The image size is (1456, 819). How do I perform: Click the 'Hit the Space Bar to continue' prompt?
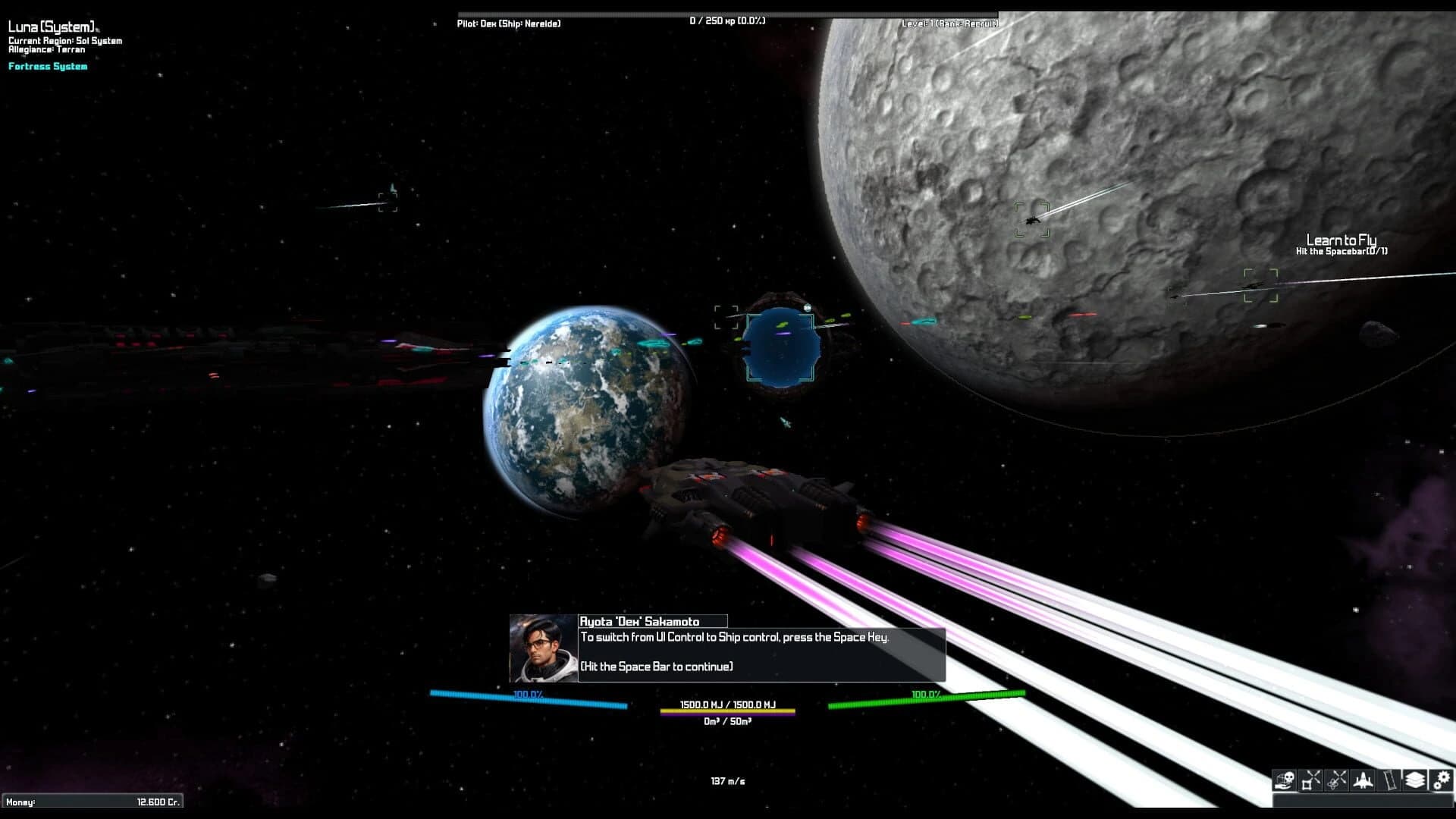(x=656, y=666)
